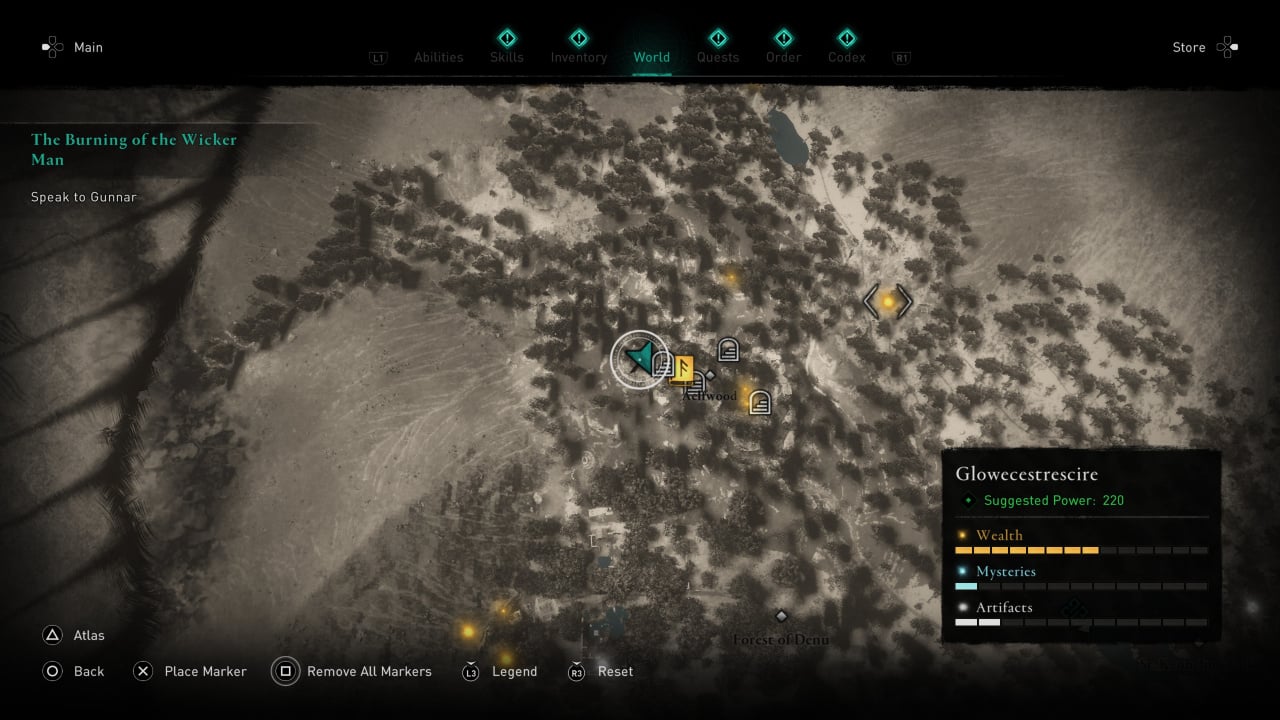Go to the Inventory tab
The width and height of the screenshot is (1280, 720).
click(579, 57)
